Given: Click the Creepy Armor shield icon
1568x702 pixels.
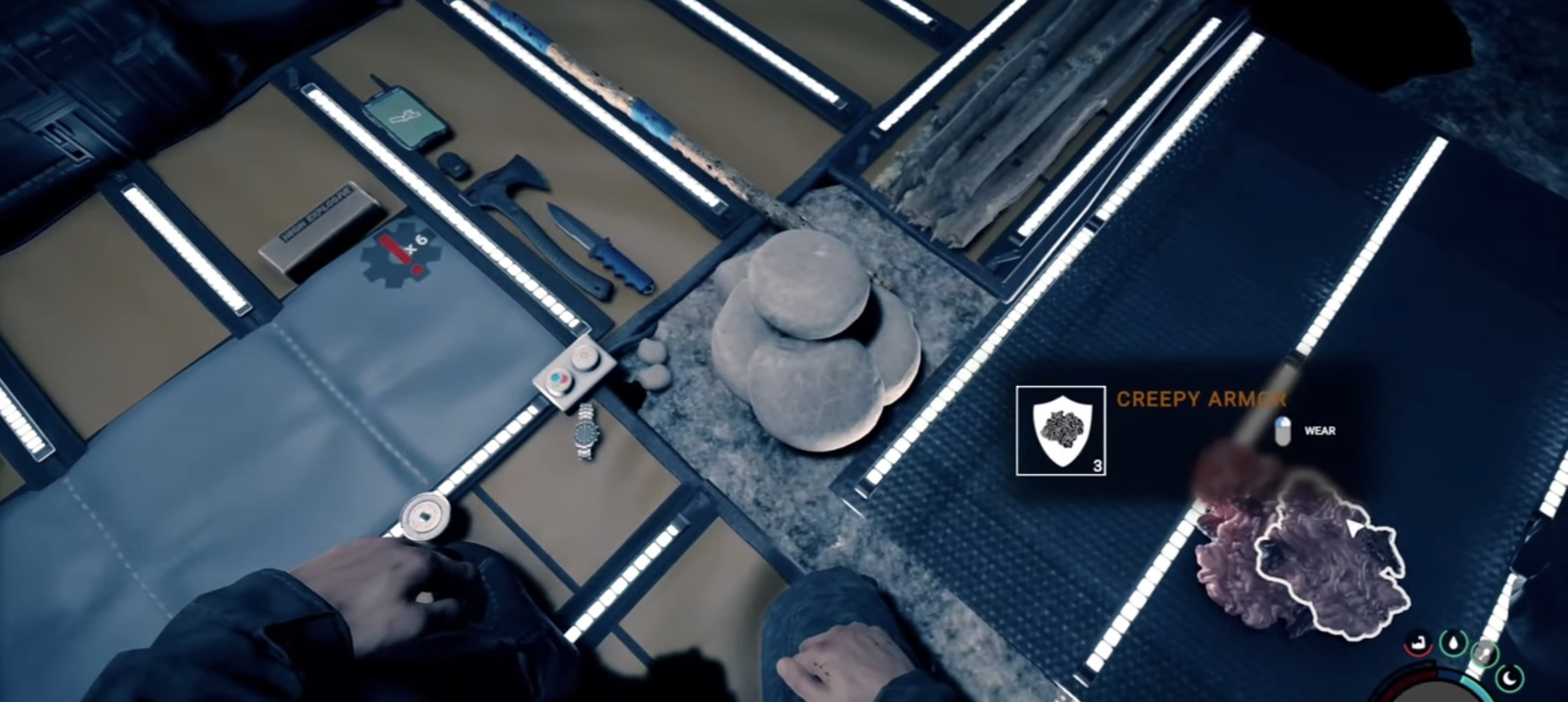Looking at the screenshot, I should coord(1060,431).
